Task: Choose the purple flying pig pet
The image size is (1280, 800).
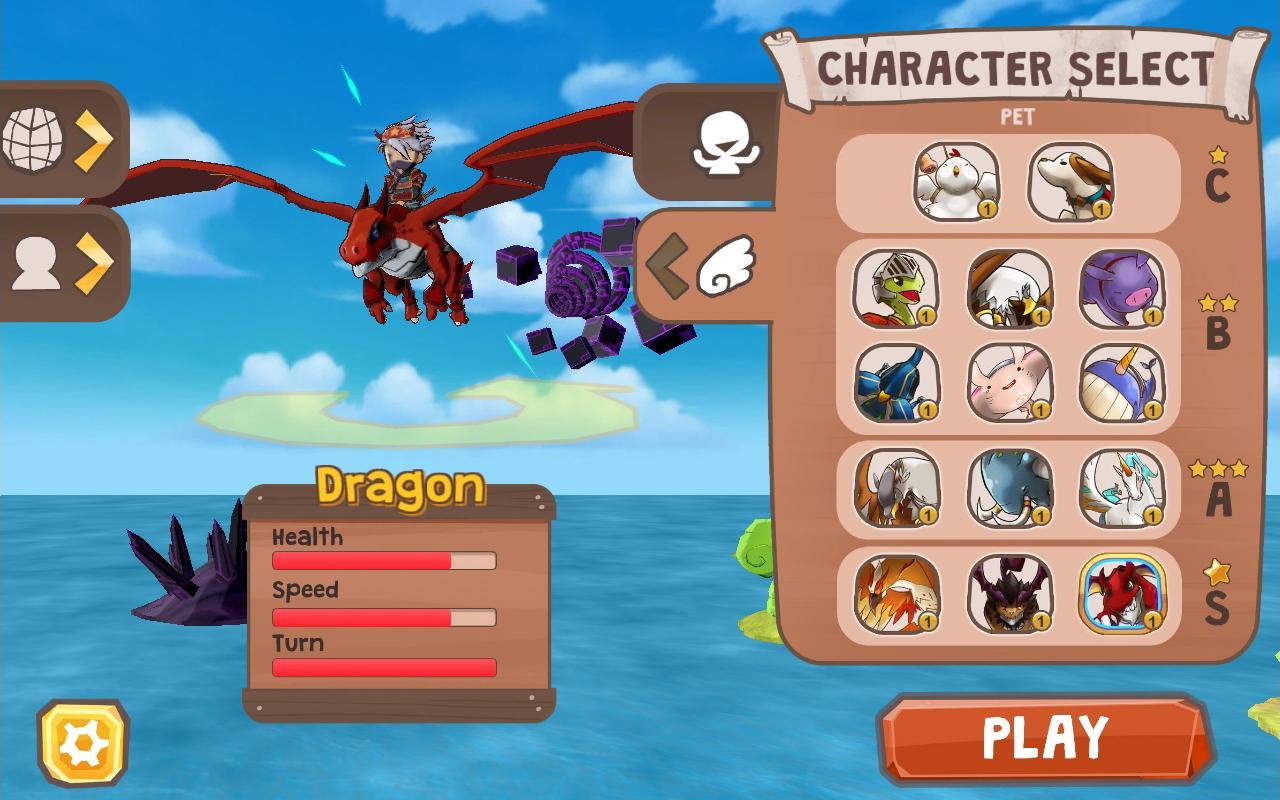Action: coord(1122,289)
